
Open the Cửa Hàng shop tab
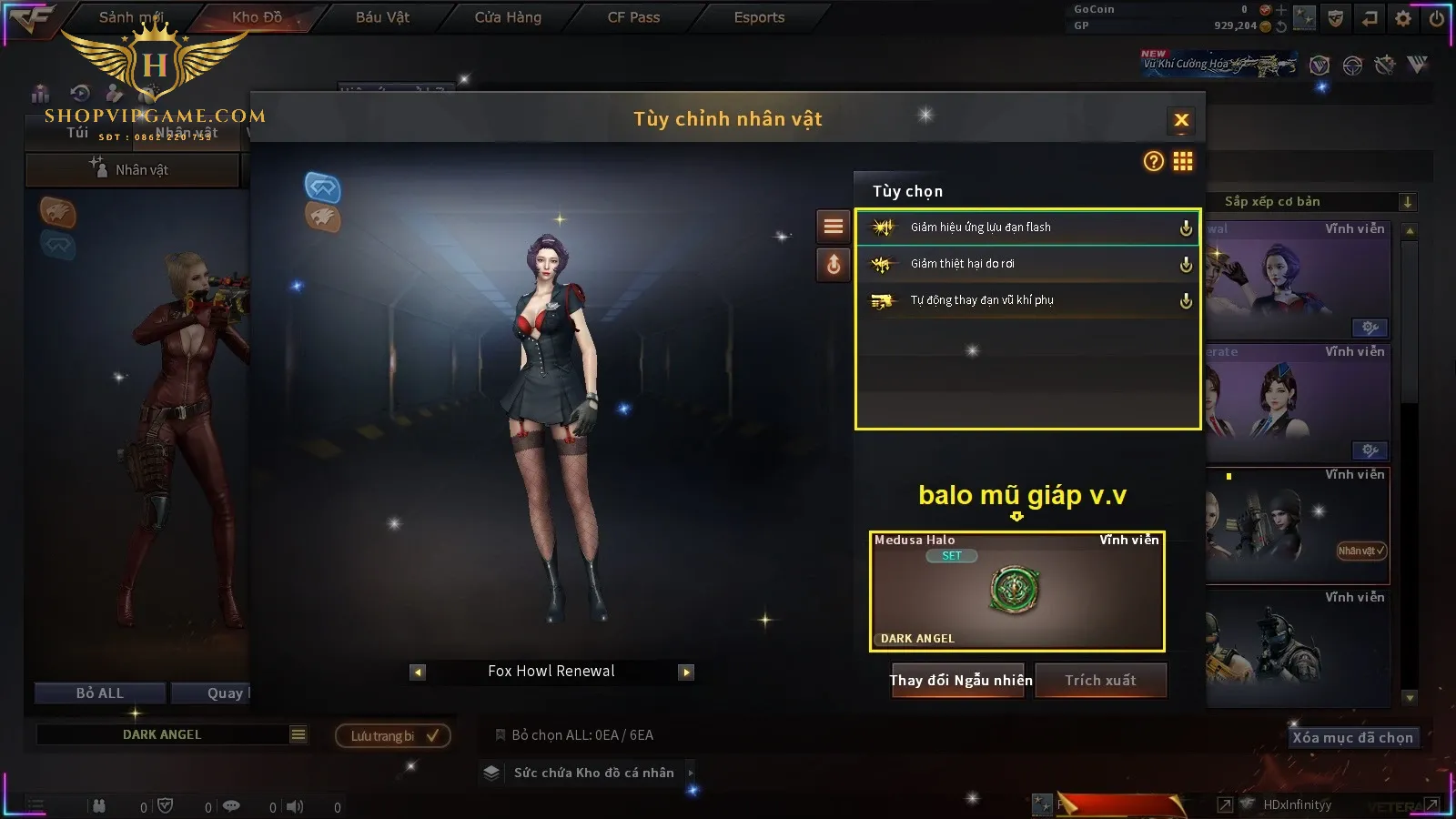coord(508,17)
